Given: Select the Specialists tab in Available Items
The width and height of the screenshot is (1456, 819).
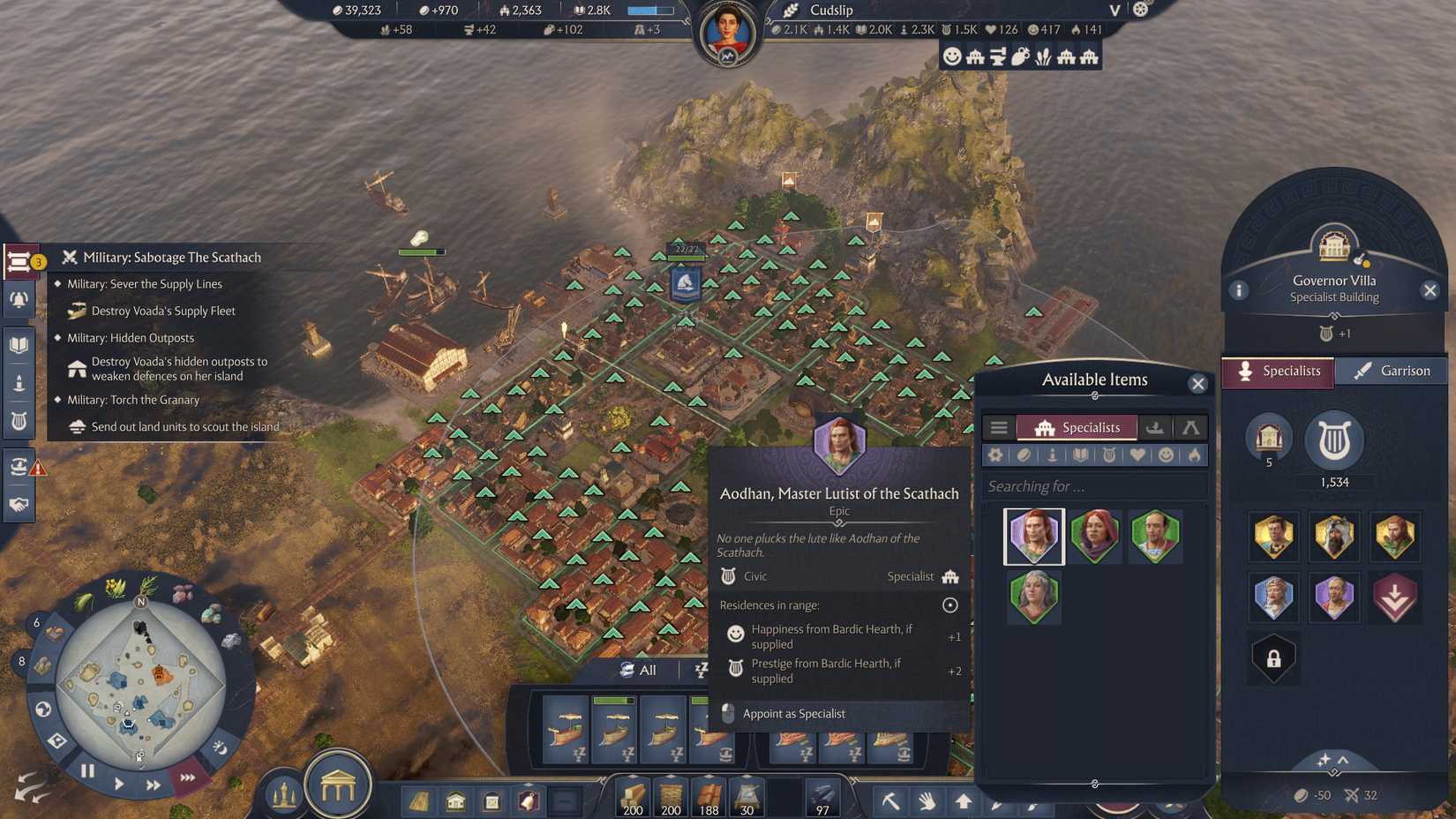Looking at the screenshot, I should (x=1078, y=427).
